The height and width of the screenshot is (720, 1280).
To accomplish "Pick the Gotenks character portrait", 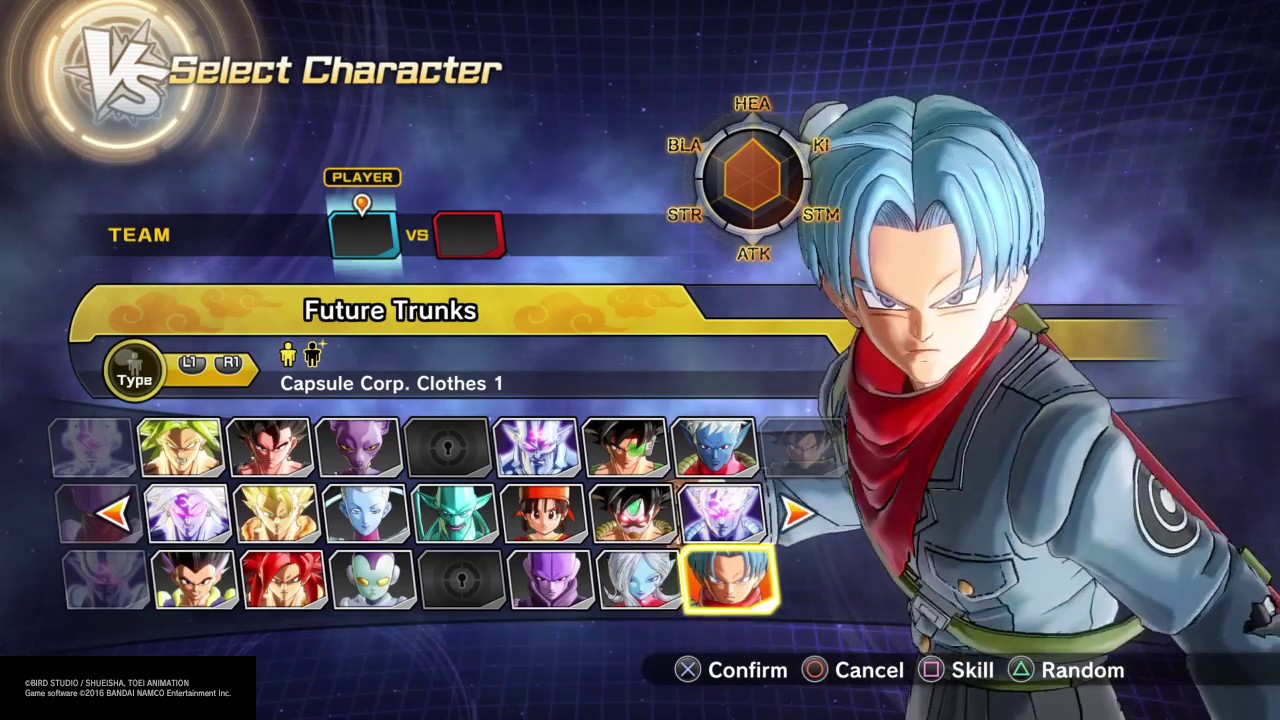I will (194, 579).
